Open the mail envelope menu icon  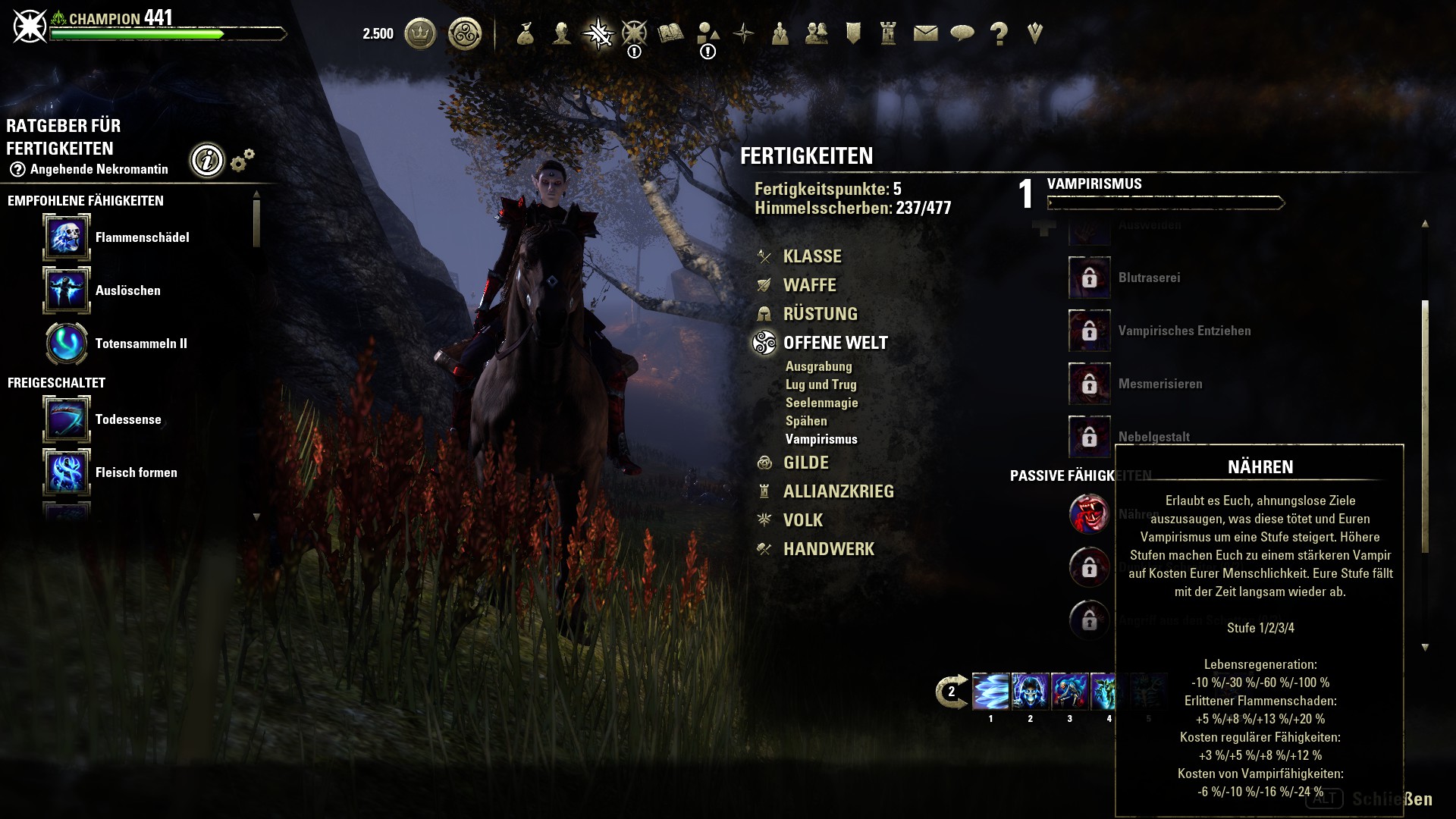pos(925,33)
